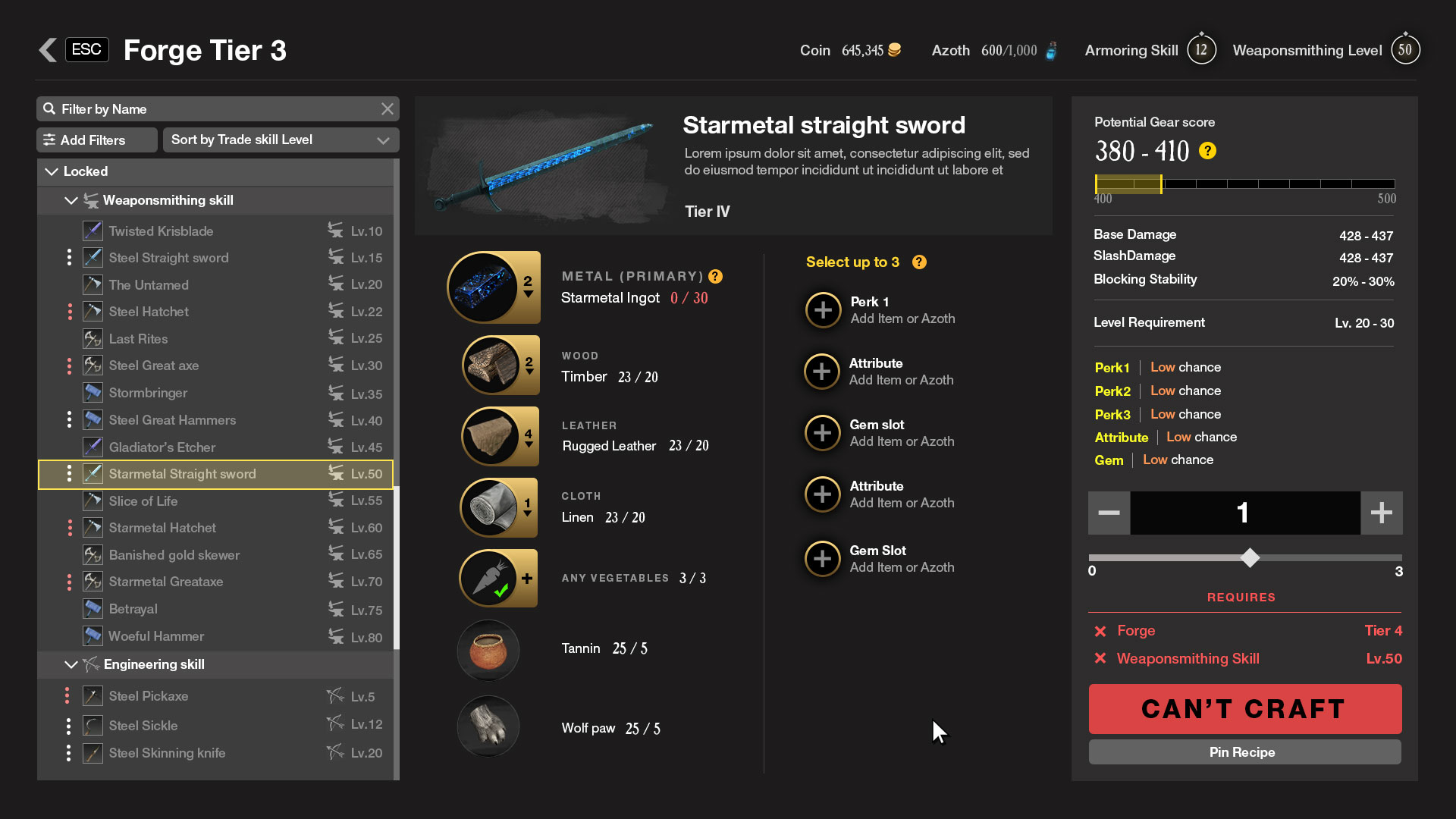Collapse the Locked recipes section

pos(52,172)
